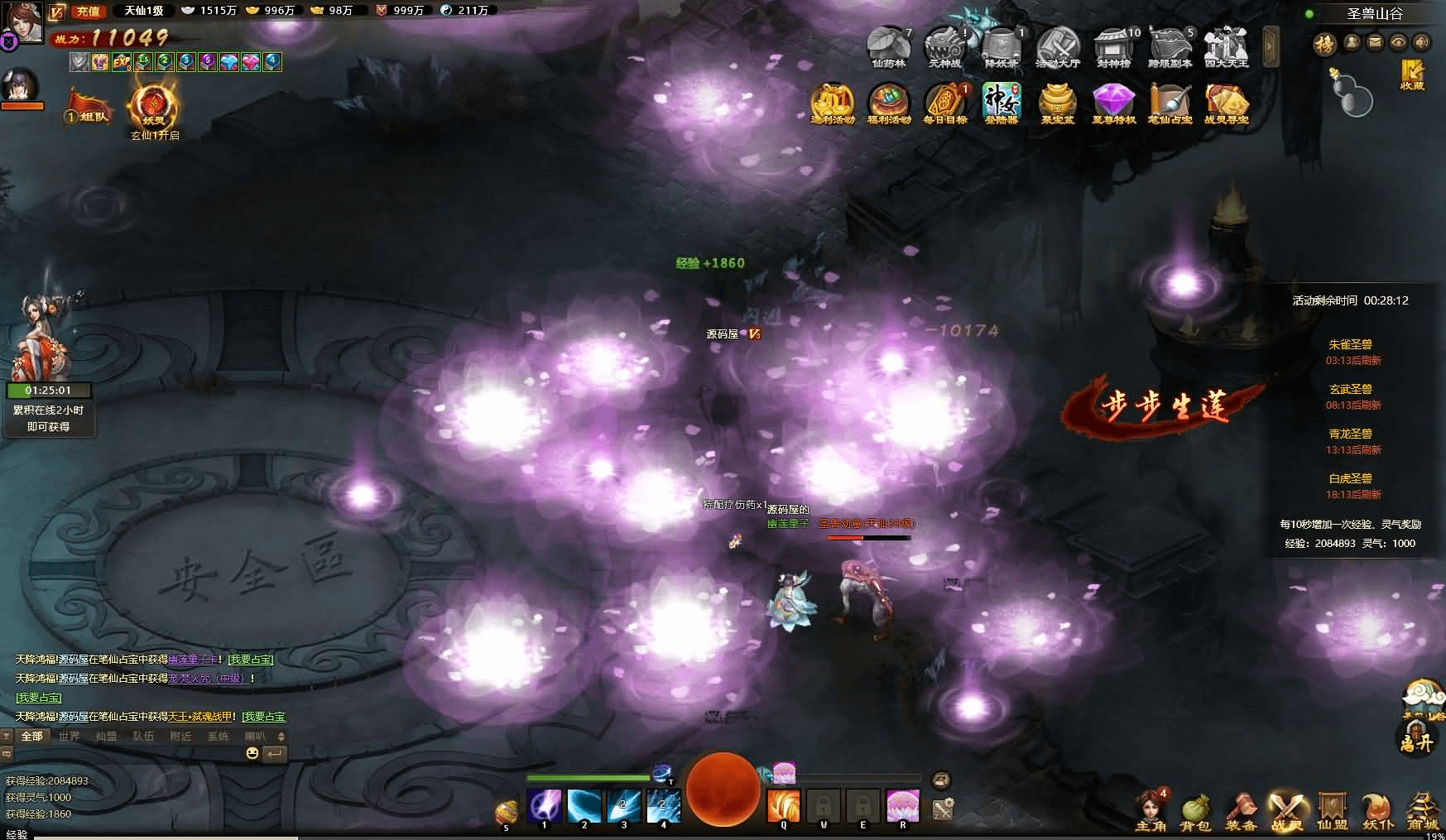Open the 商城 shop
The image size is (1446, 840).
[x=1423, y=812]
